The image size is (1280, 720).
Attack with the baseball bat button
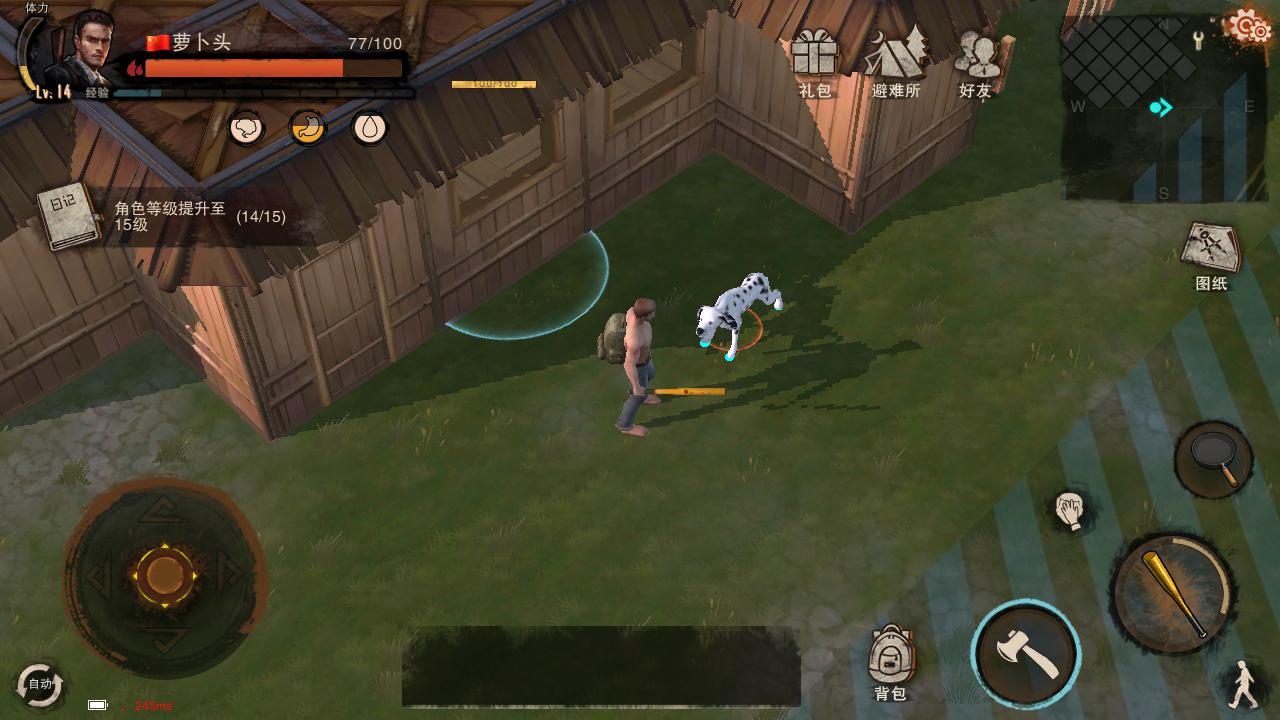click(x=1172, y=593)
